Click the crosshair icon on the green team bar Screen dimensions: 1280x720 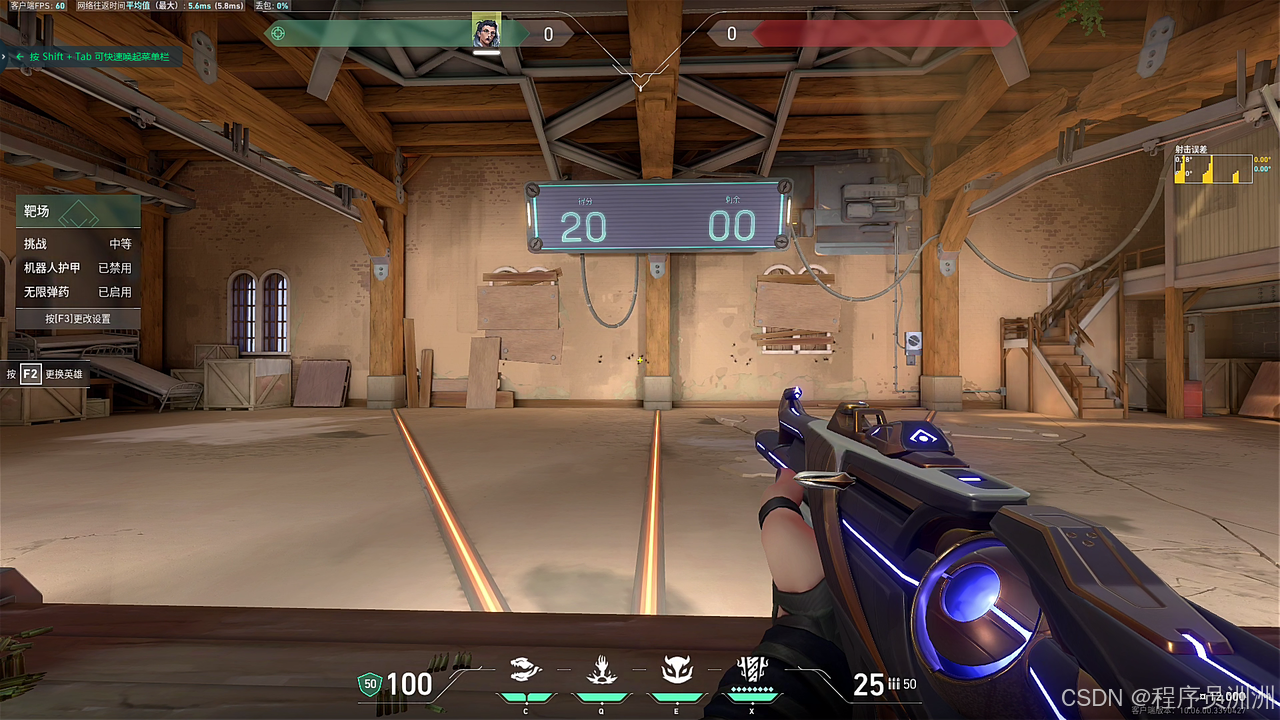[x=278, y=34]
